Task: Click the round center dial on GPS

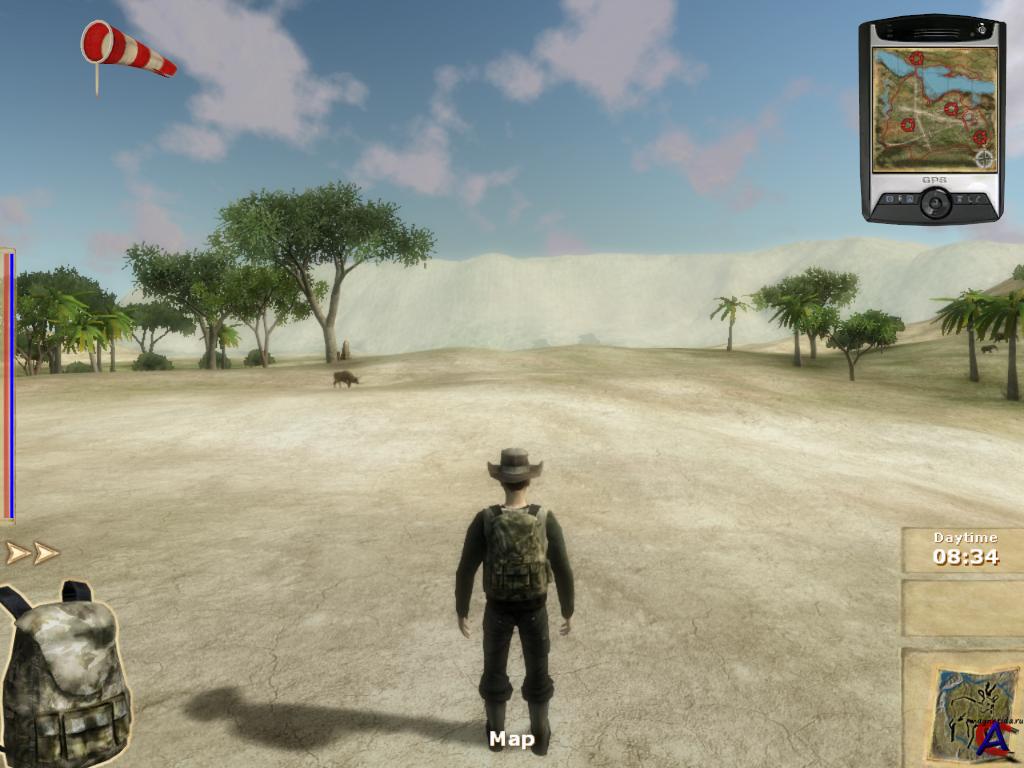Action: (x=935, y=203)
